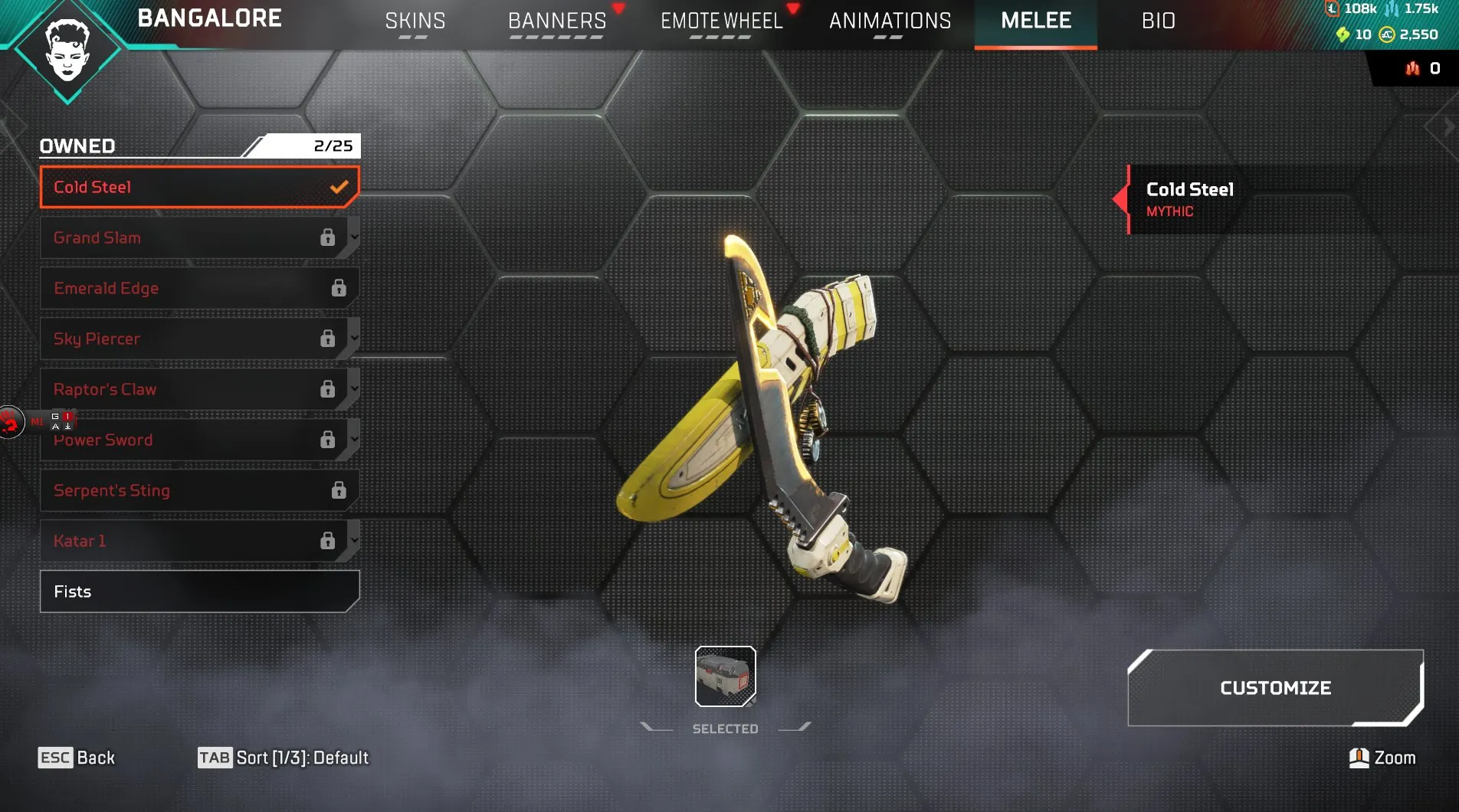Equip the Fists melee option
Image resolution: width=1459 pixels, height=812 pixels.
[x=199, y=591]
